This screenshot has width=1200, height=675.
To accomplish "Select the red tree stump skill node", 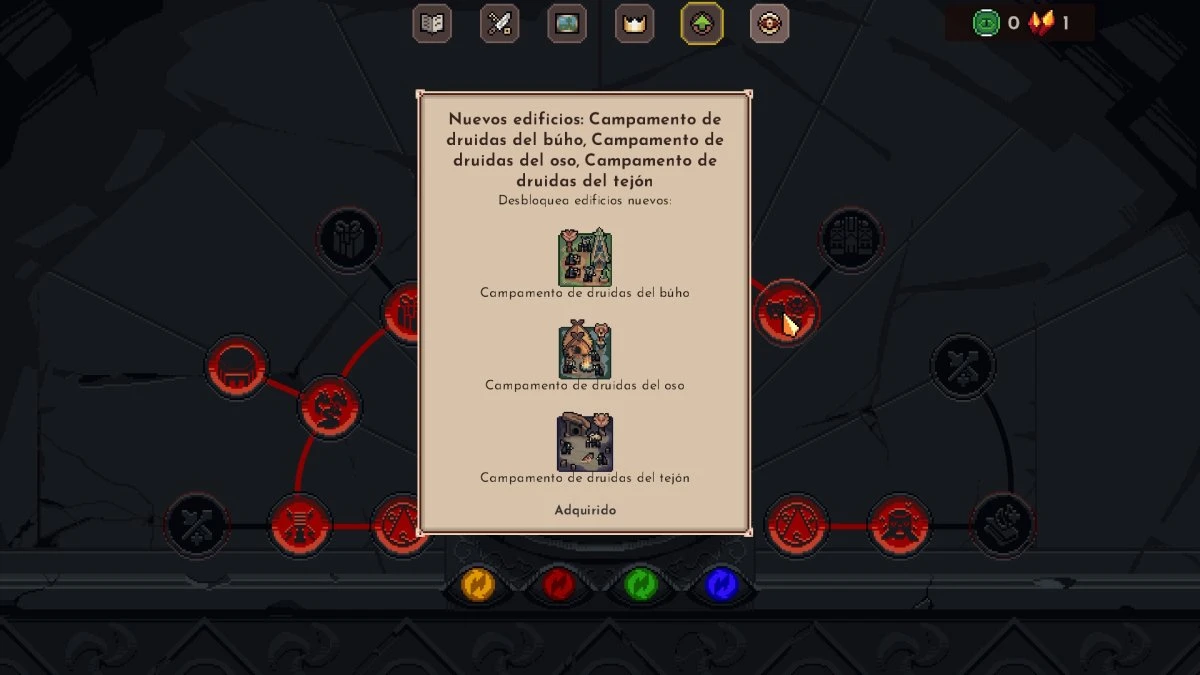I will tap(300, 525).
